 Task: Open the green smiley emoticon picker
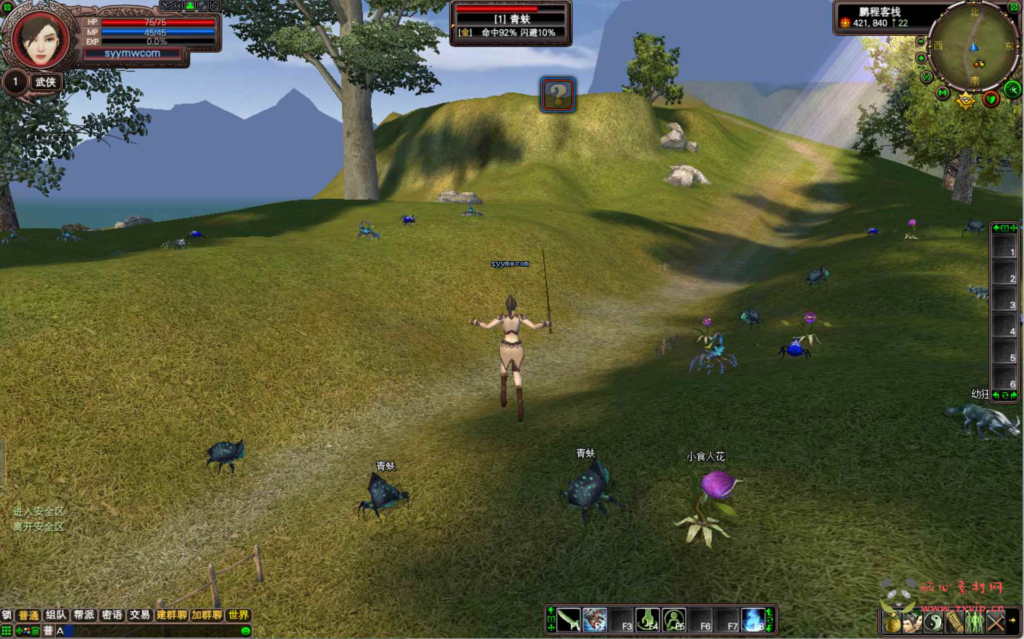pos(245,631)
